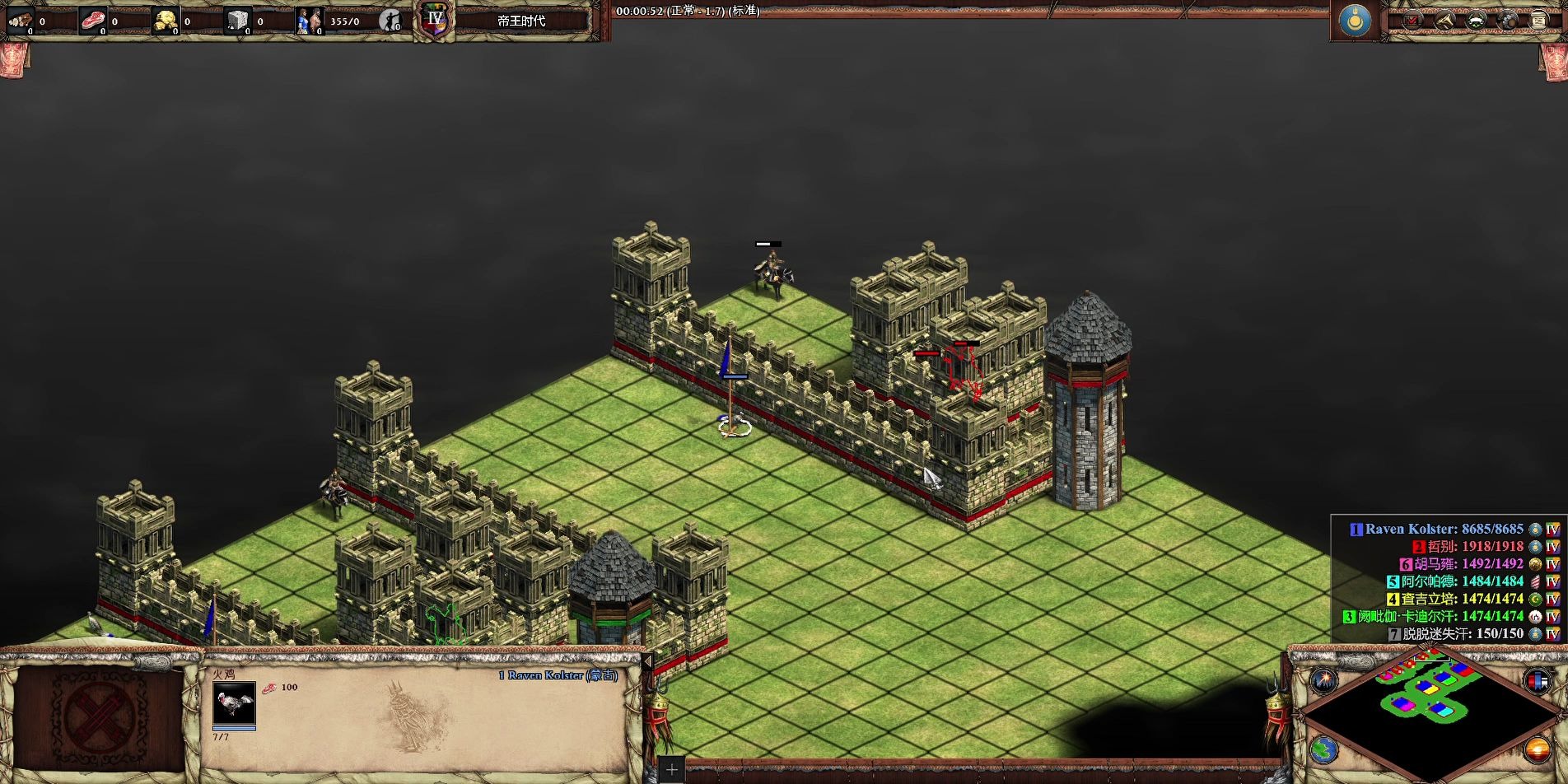This screenshot has width=1568, height=784.
Task: Collapse the unit panel with the arrow
Action: tap(647, 661)
